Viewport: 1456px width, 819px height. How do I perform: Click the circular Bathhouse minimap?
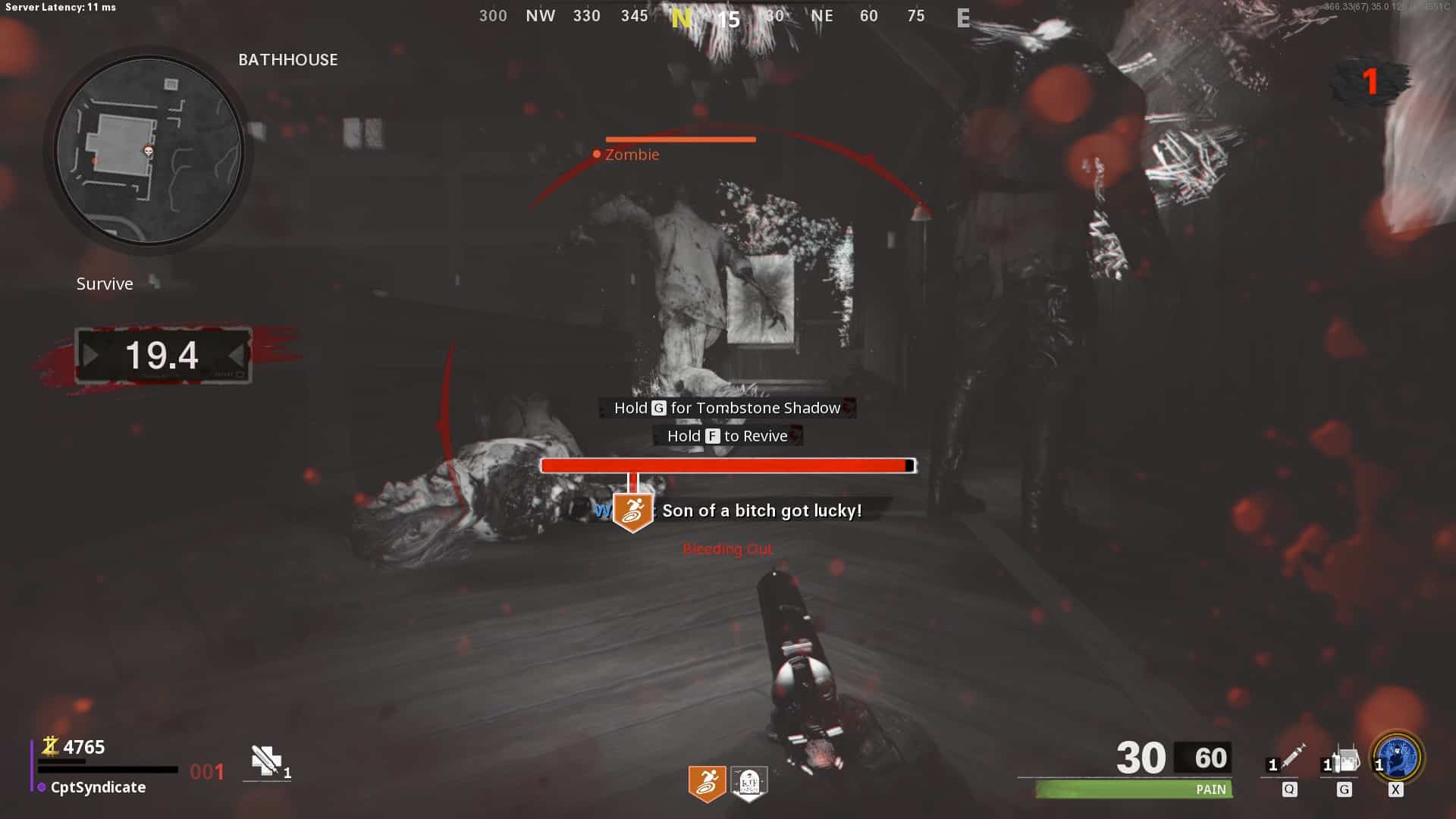149,151
